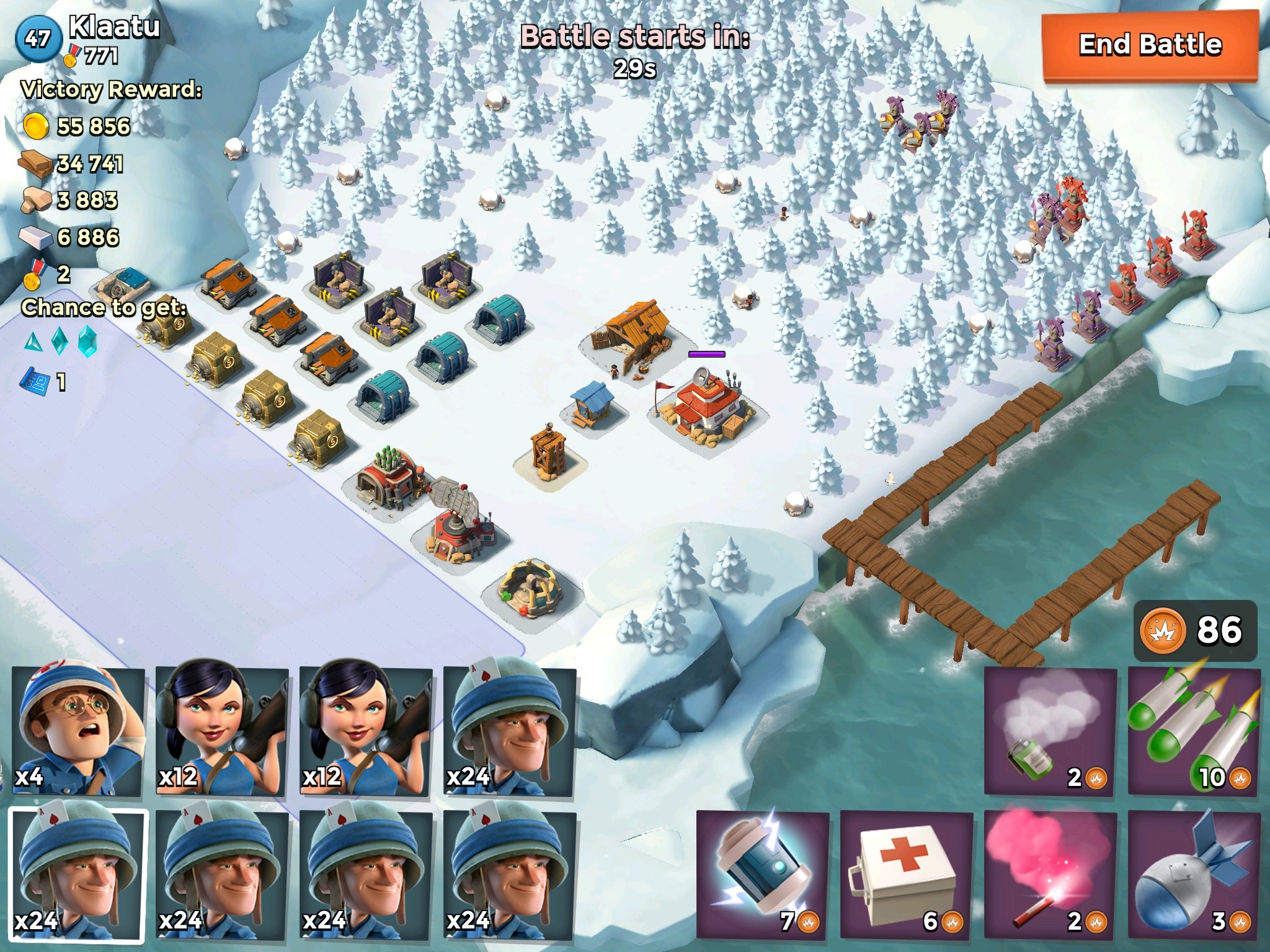The image size is (1270, 952).
Task: Choose the highlighted Rifleman landing craft card
Action: tap(79, 875)
